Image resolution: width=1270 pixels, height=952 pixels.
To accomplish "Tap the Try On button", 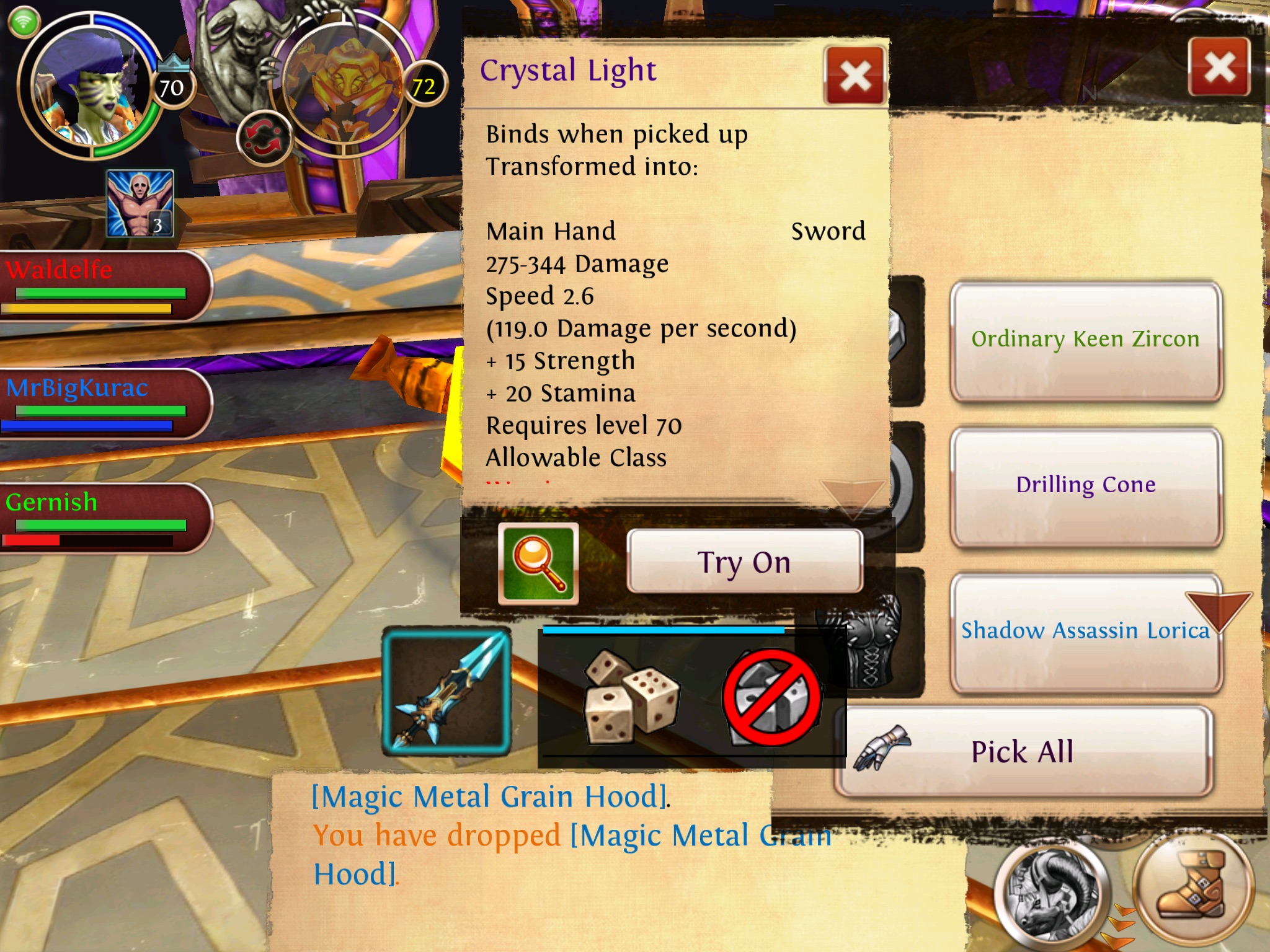I will tap(744, 562).
